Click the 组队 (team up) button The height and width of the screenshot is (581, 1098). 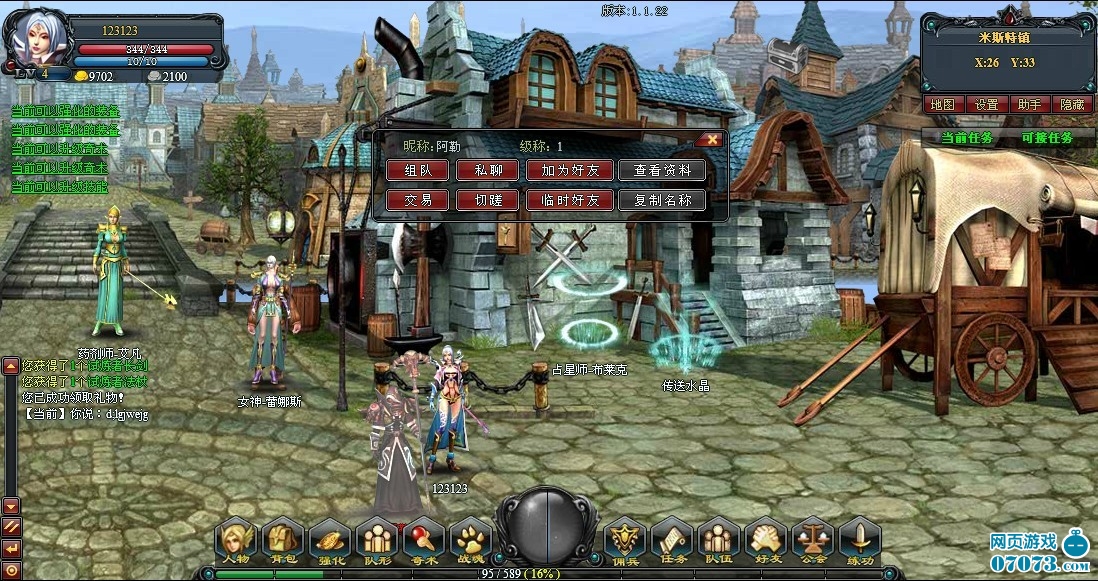point(418,171)
